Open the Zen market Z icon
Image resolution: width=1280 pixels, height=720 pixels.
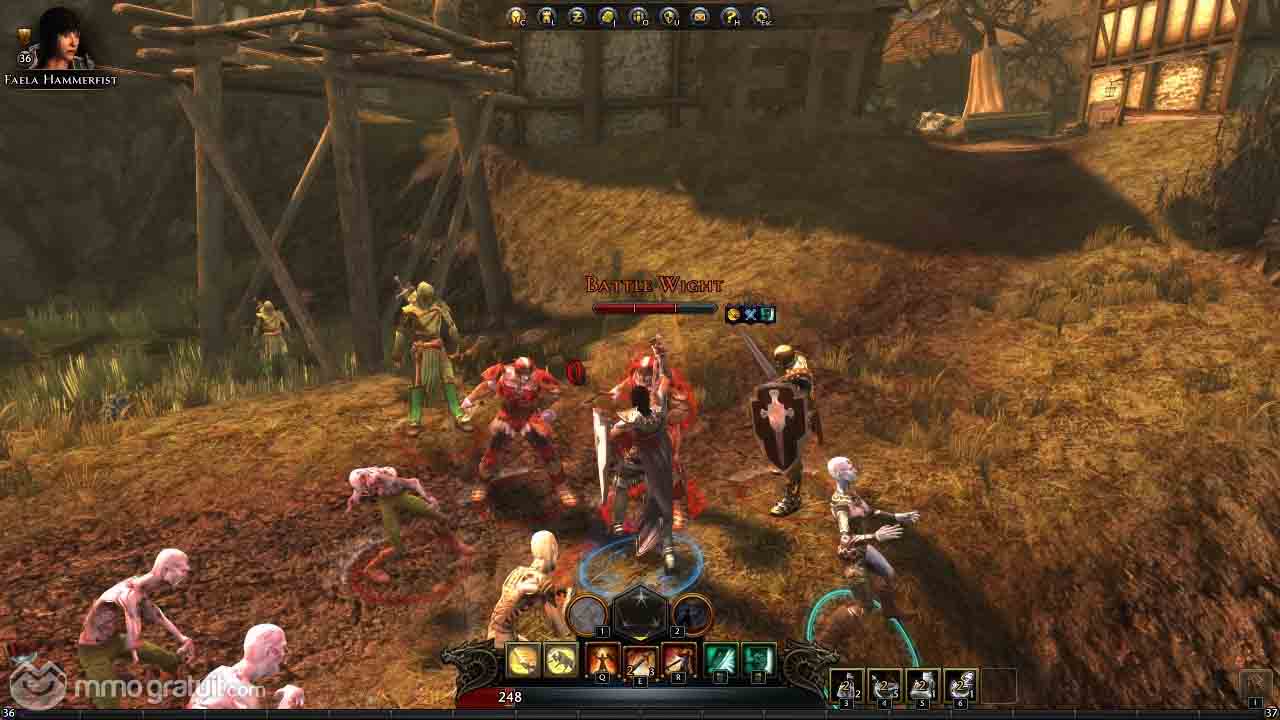click(x=577, y=16)
